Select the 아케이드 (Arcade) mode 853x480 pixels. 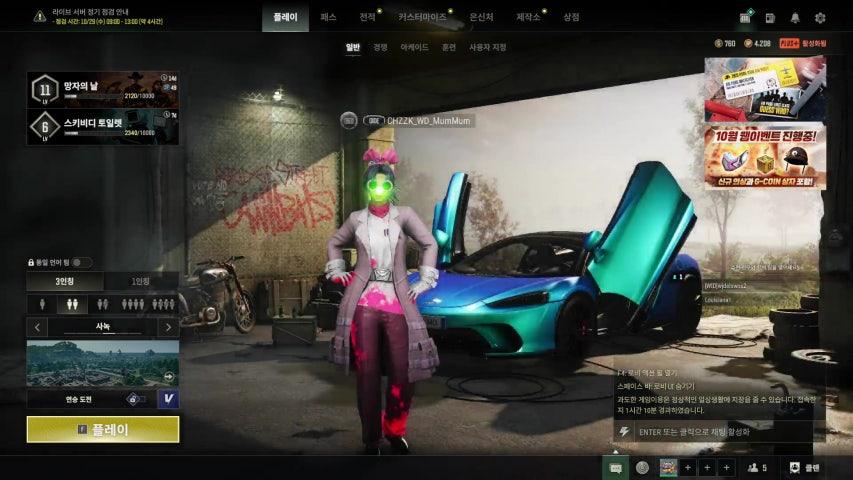tap(414, 47)
